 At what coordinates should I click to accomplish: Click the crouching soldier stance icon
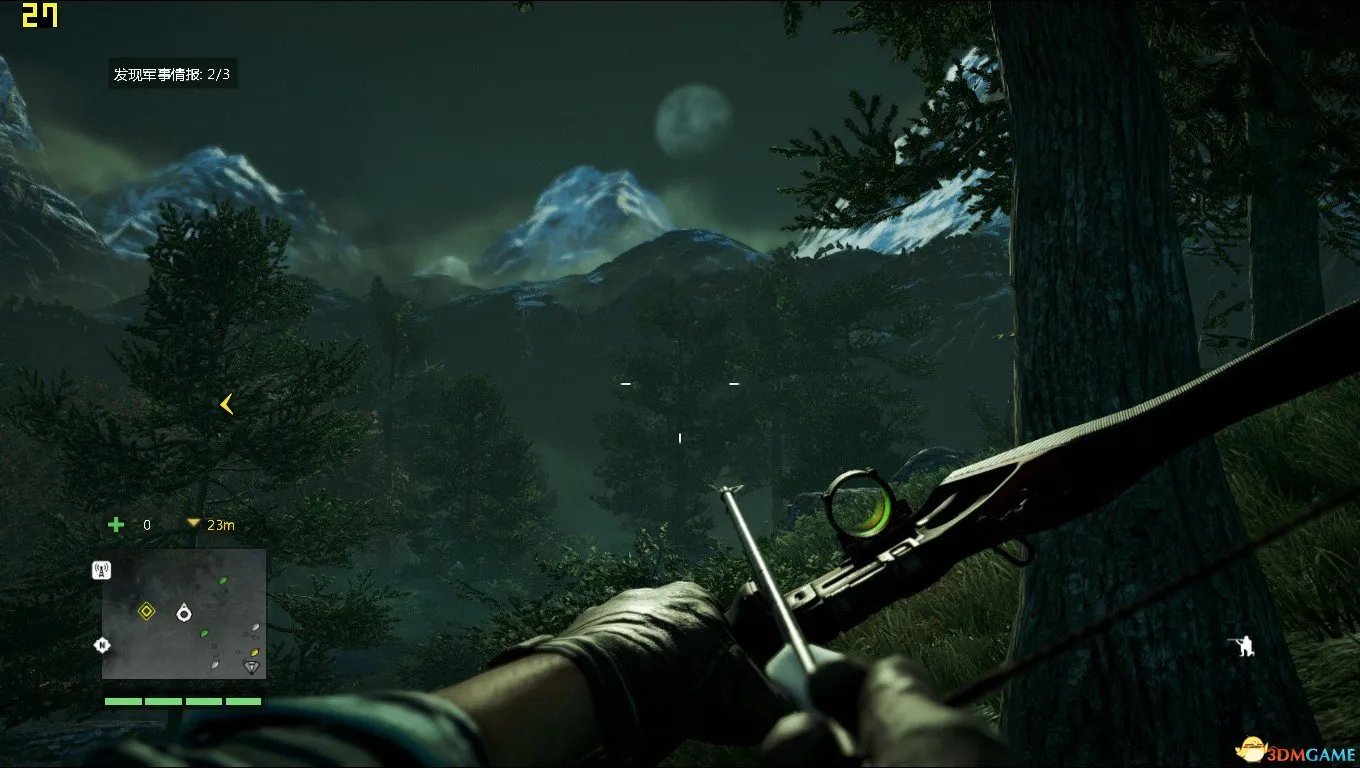coord(1243,646)
